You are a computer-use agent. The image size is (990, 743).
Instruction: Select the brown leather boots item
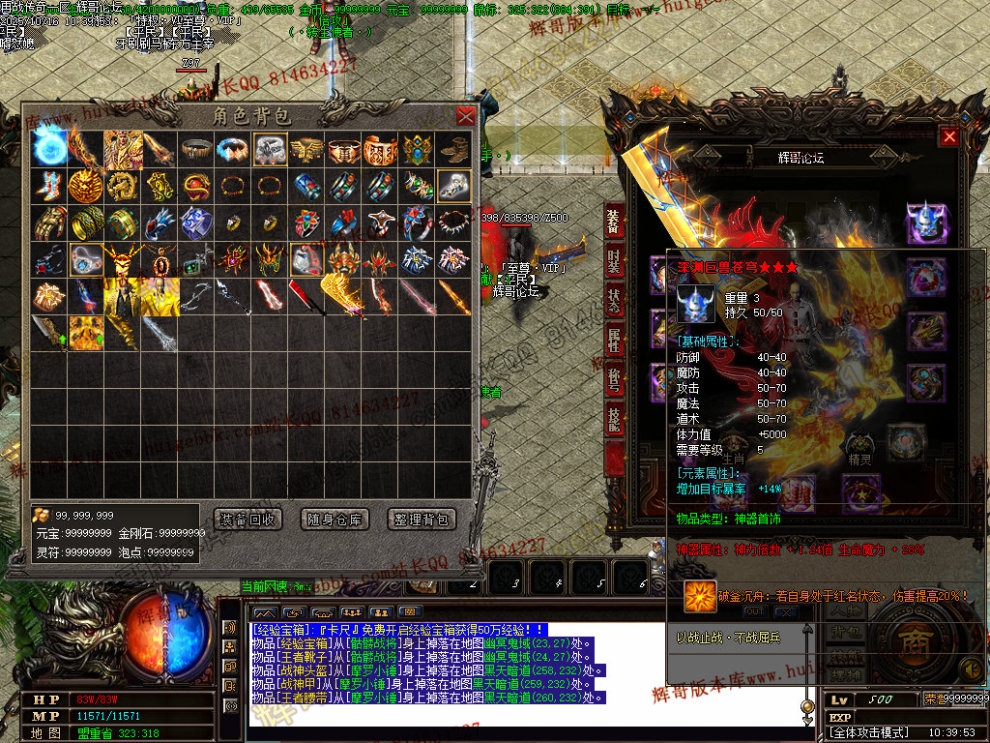click(x=454, y=149)
